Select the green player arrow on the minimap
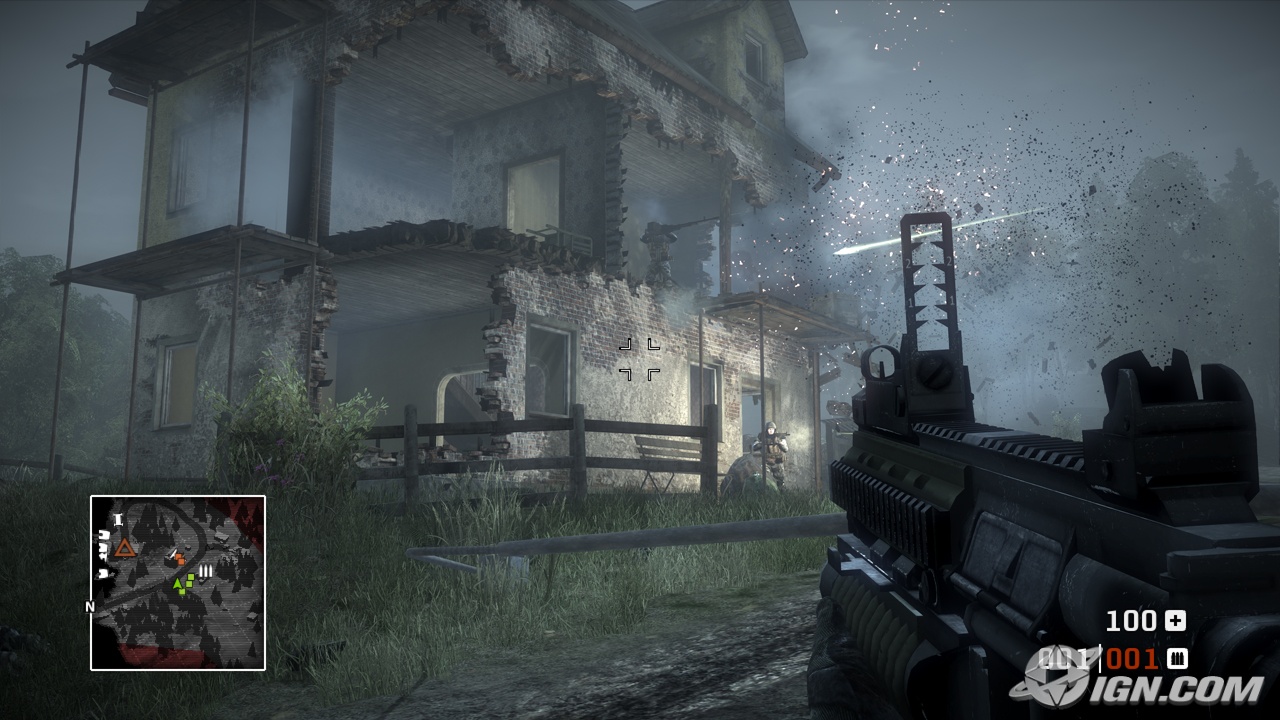Screen dimensions: 1280x720 [178, 584]
